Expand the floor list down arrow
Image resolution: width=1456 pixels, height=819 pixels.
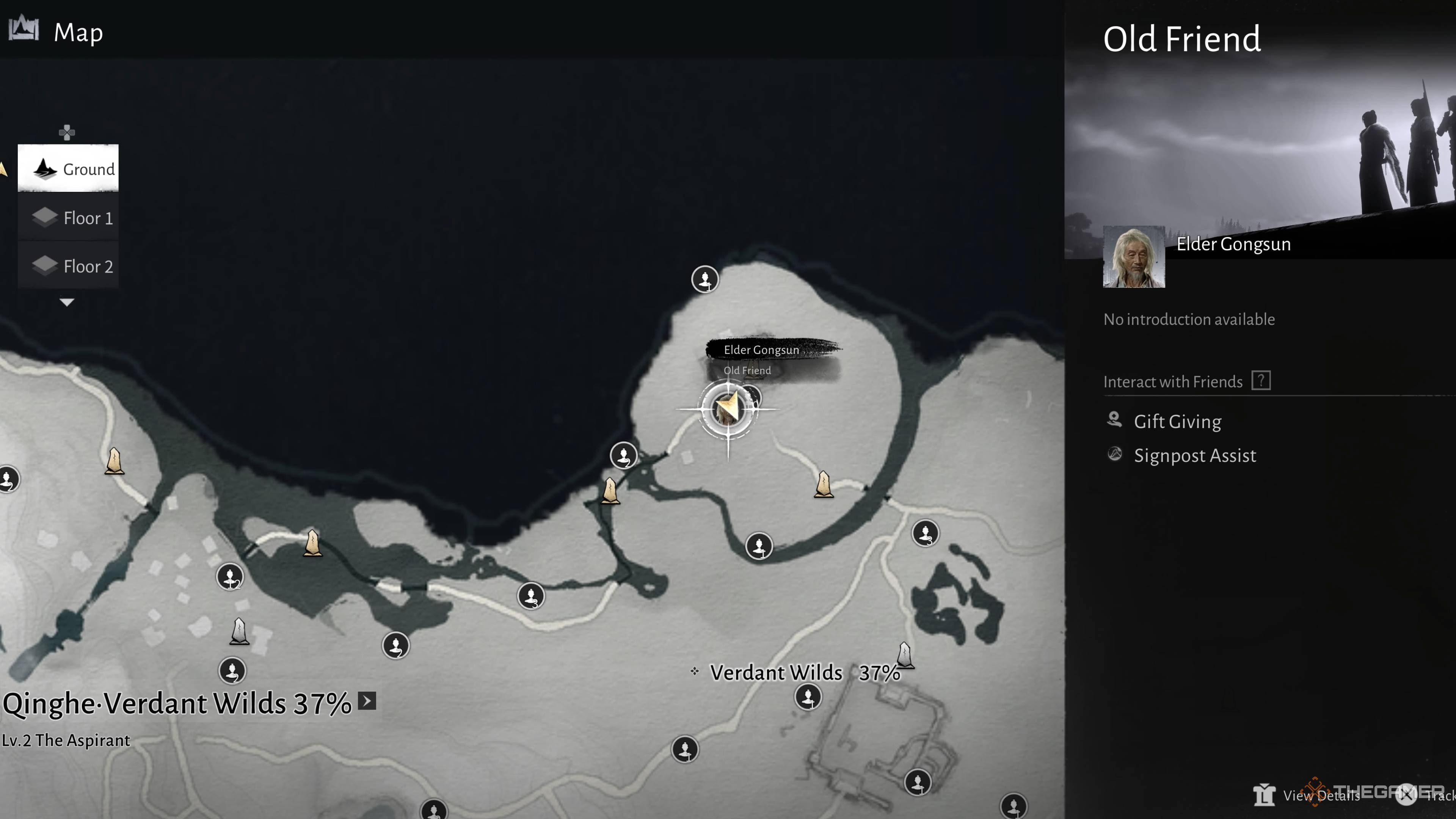coord(67,303)
